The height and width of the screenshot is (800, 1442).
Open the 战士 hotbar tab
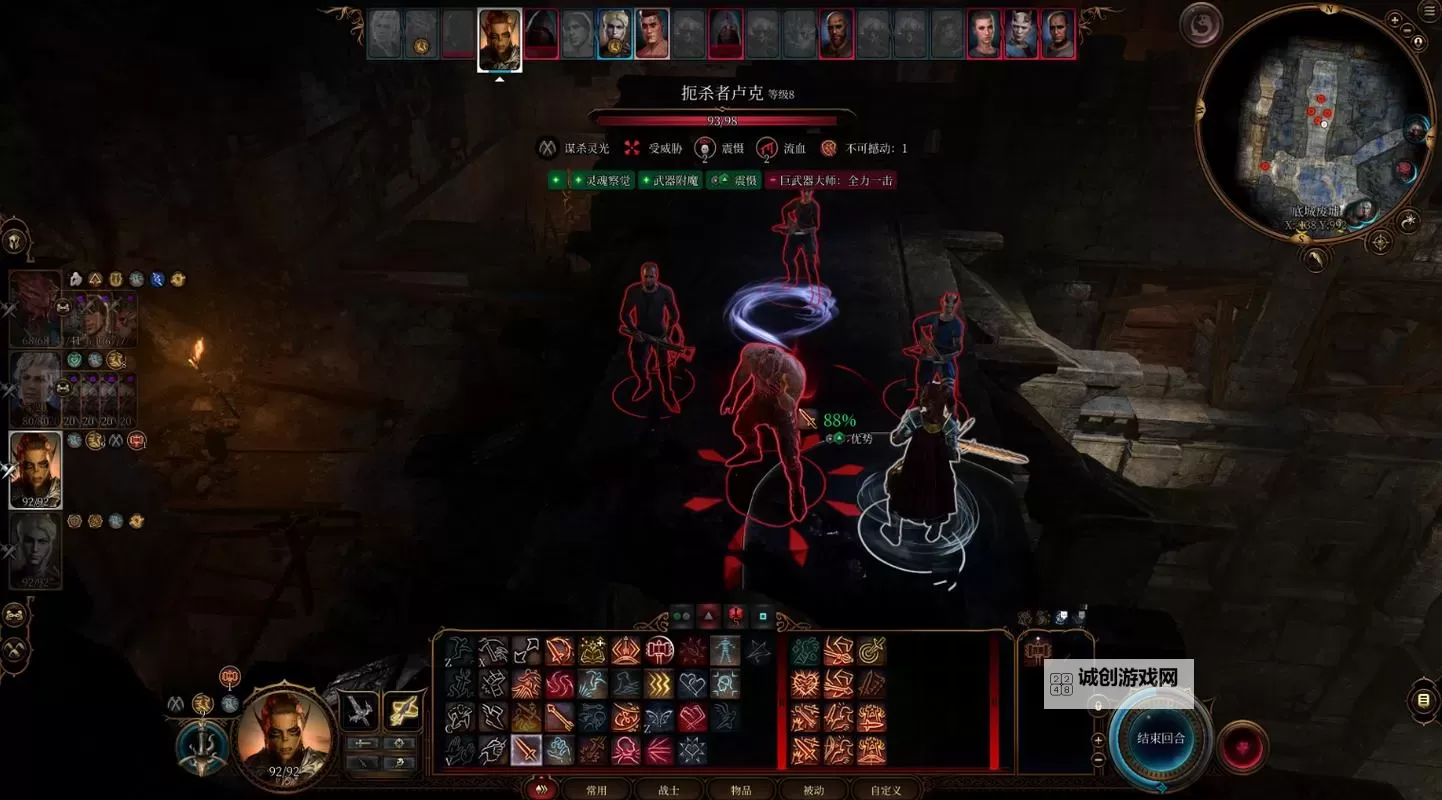pyautogui.click(x=668, y=790)
